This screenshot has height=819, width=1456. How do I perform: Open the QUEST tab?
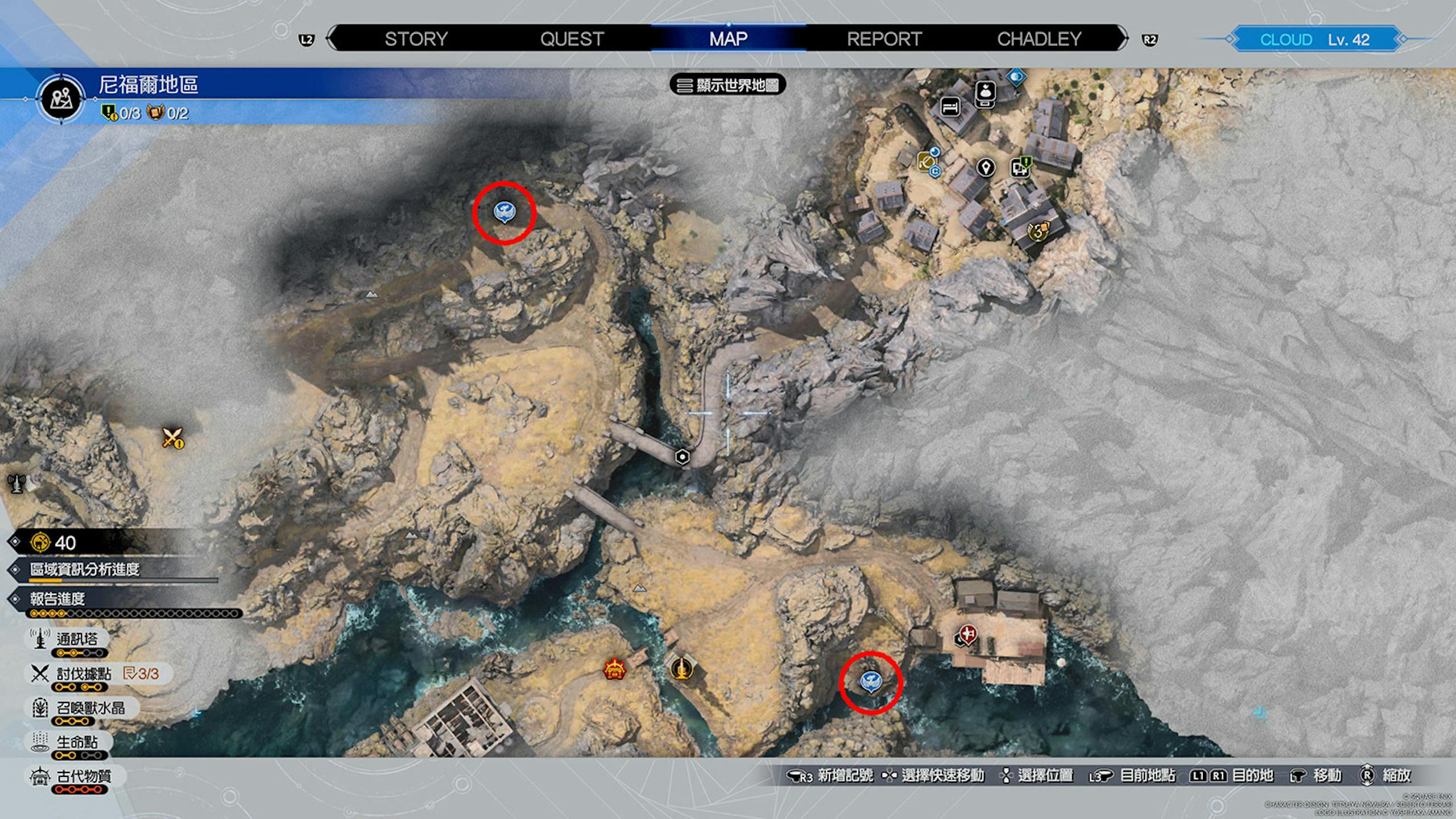pyautogui.click(x=572, y=39)
